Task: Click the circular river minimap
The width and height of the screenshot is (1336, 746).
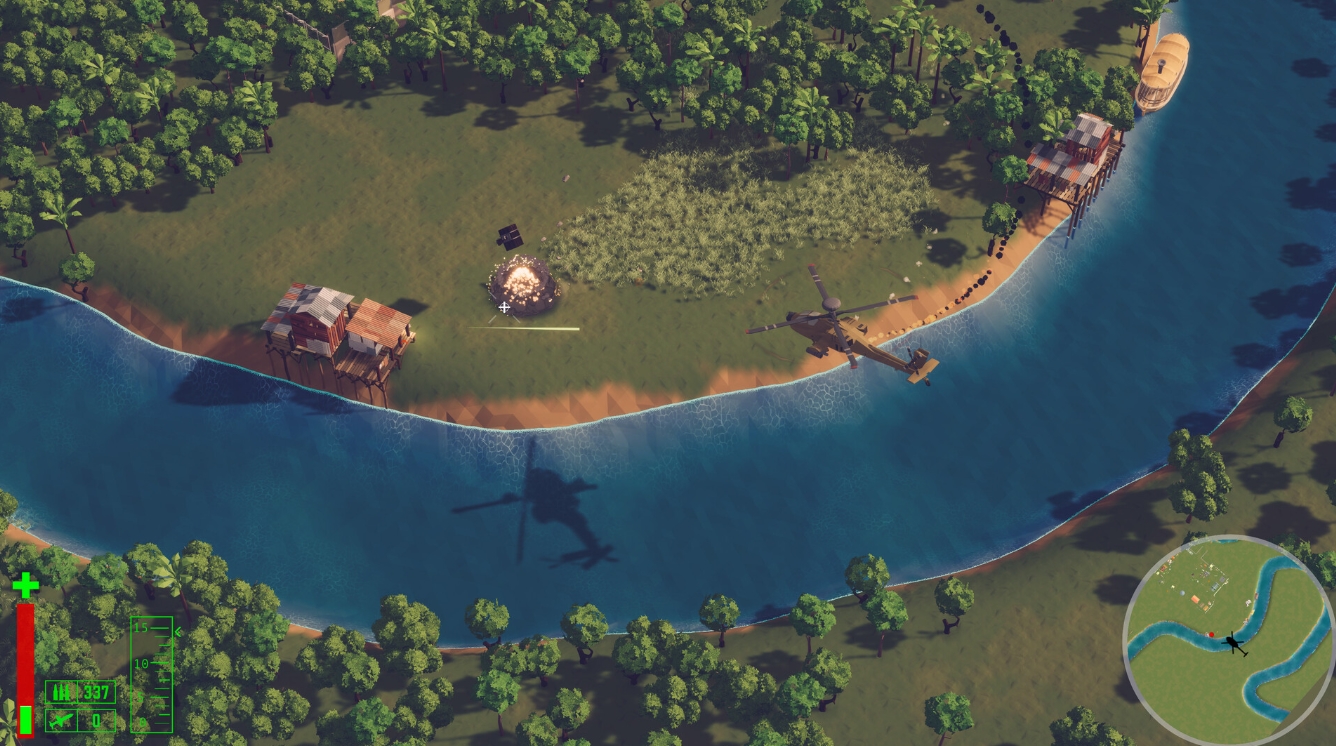Action: 1227,640
